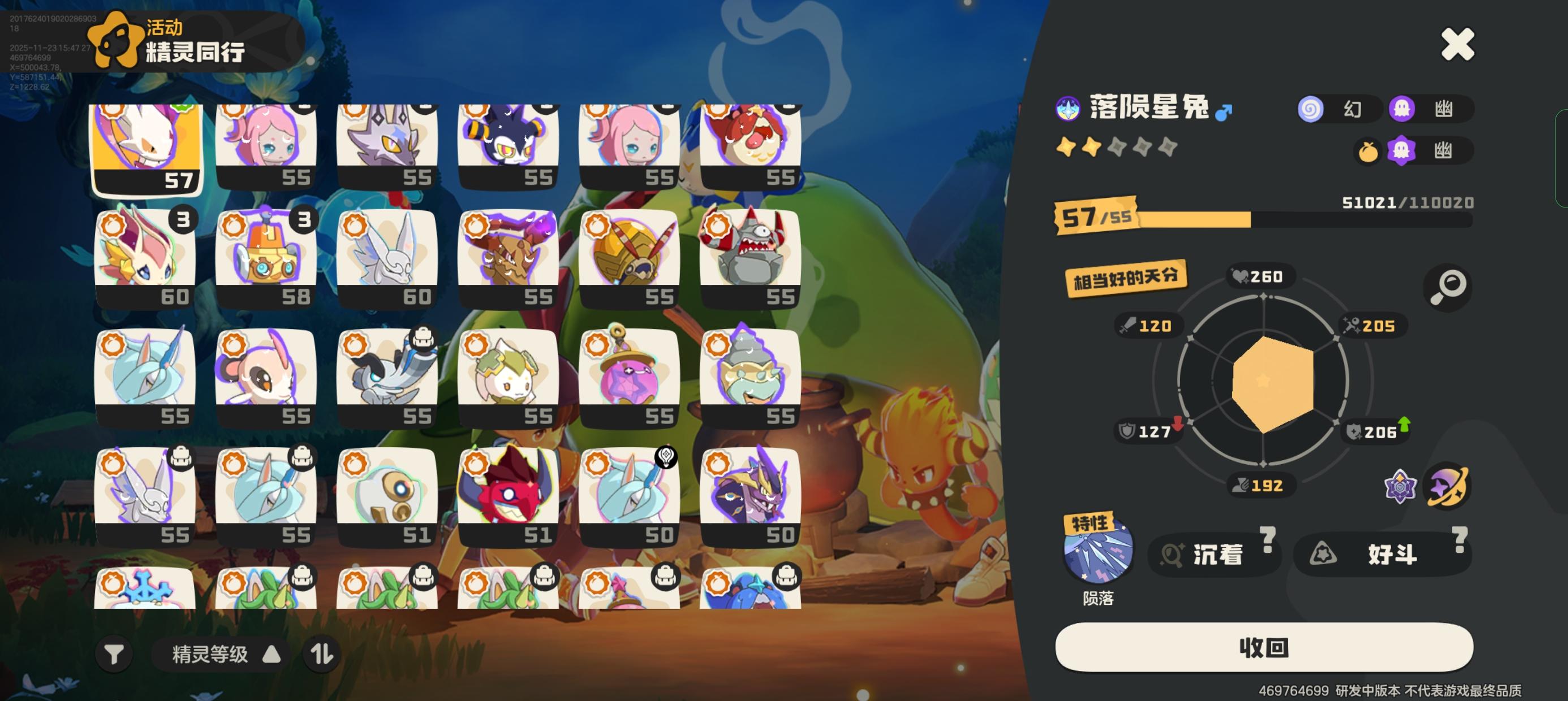Click the ascending/descending sort arrows icon
This screenshot has height=701, width=1568.
click(x=321, y=654)
